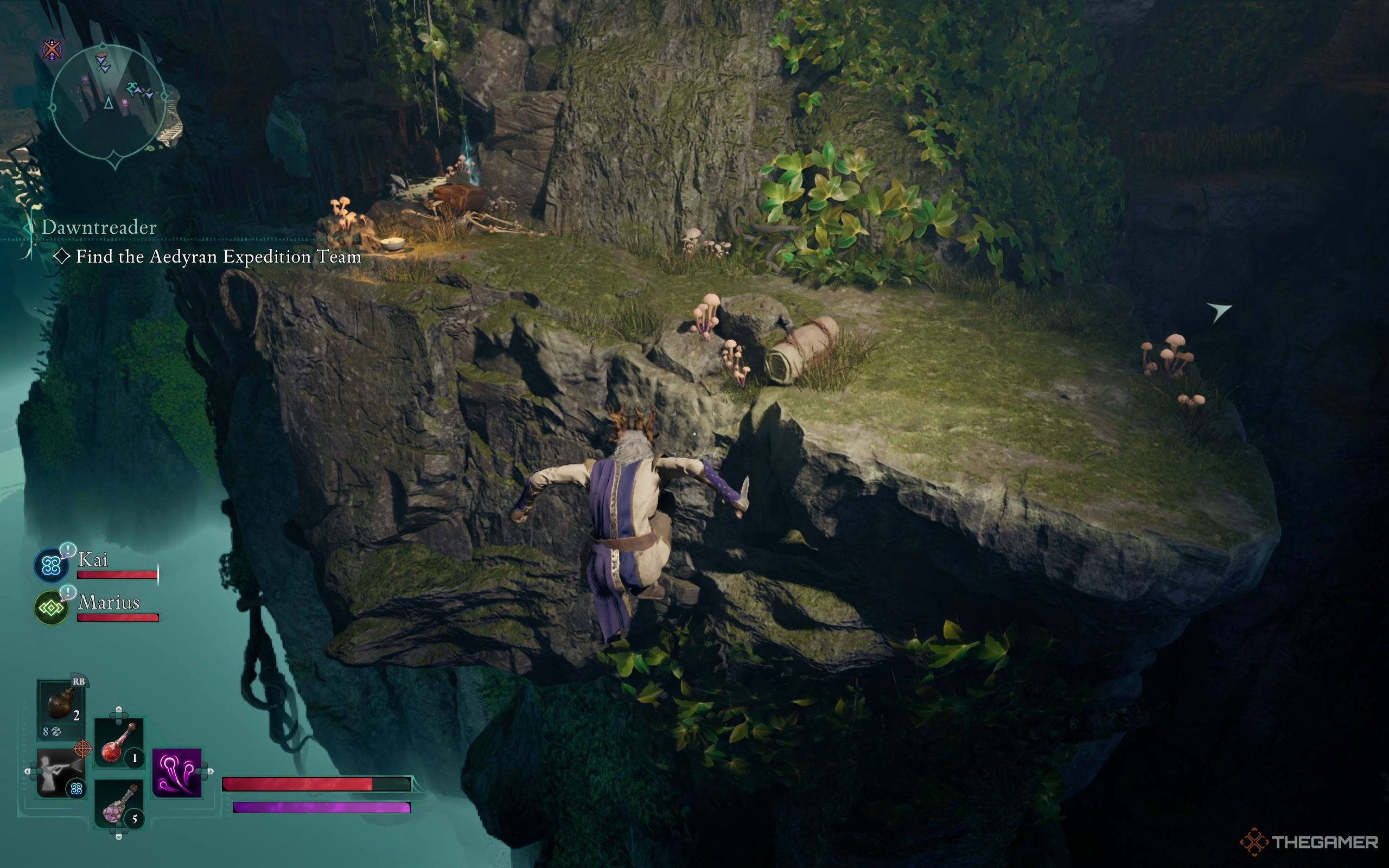Image resolution: width=1389 pixels, height=868 pixels.
Task: Click the crossed-out purple status icon
Action: (53, 49)
